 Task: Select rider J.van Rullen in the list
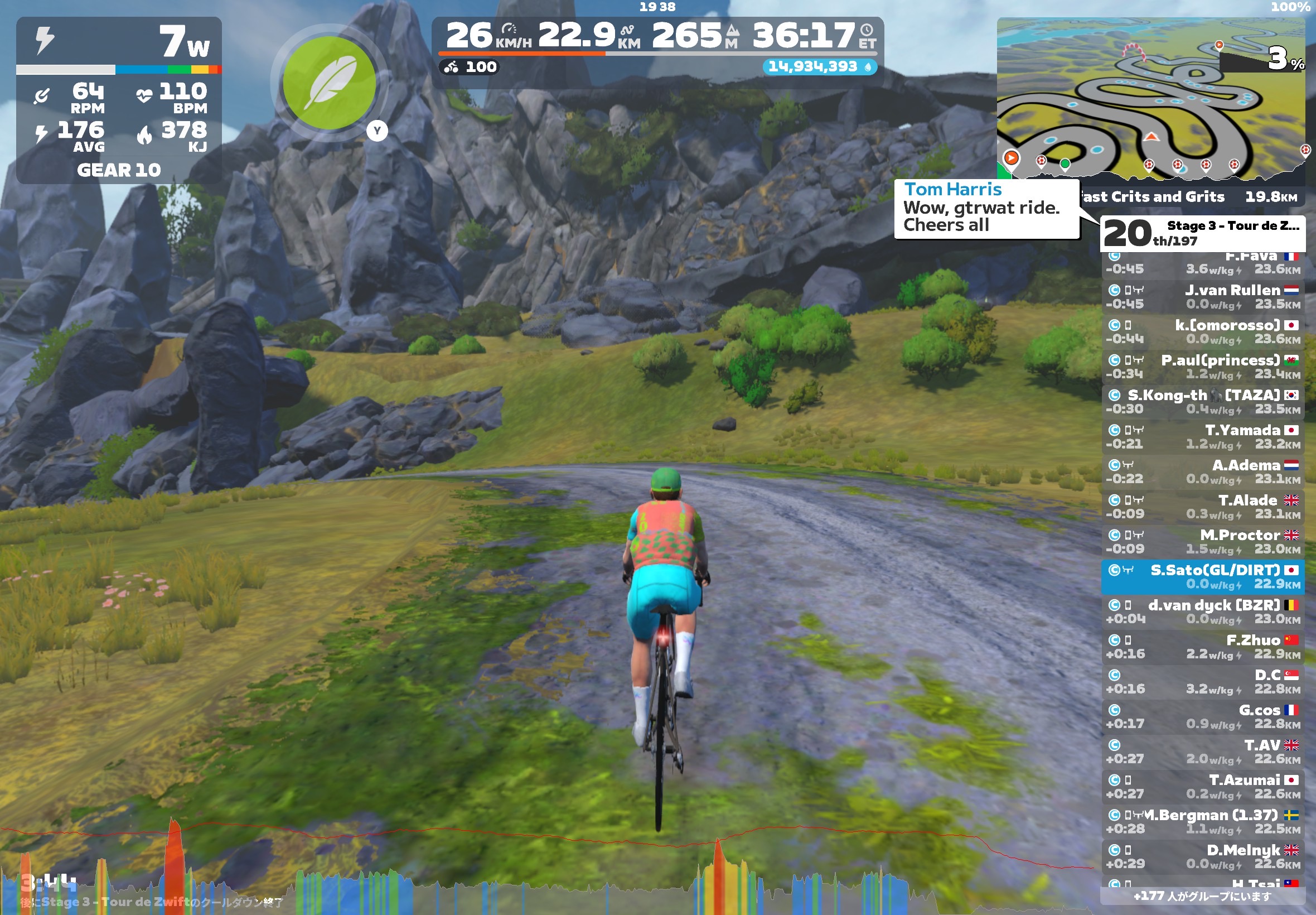1203,296
